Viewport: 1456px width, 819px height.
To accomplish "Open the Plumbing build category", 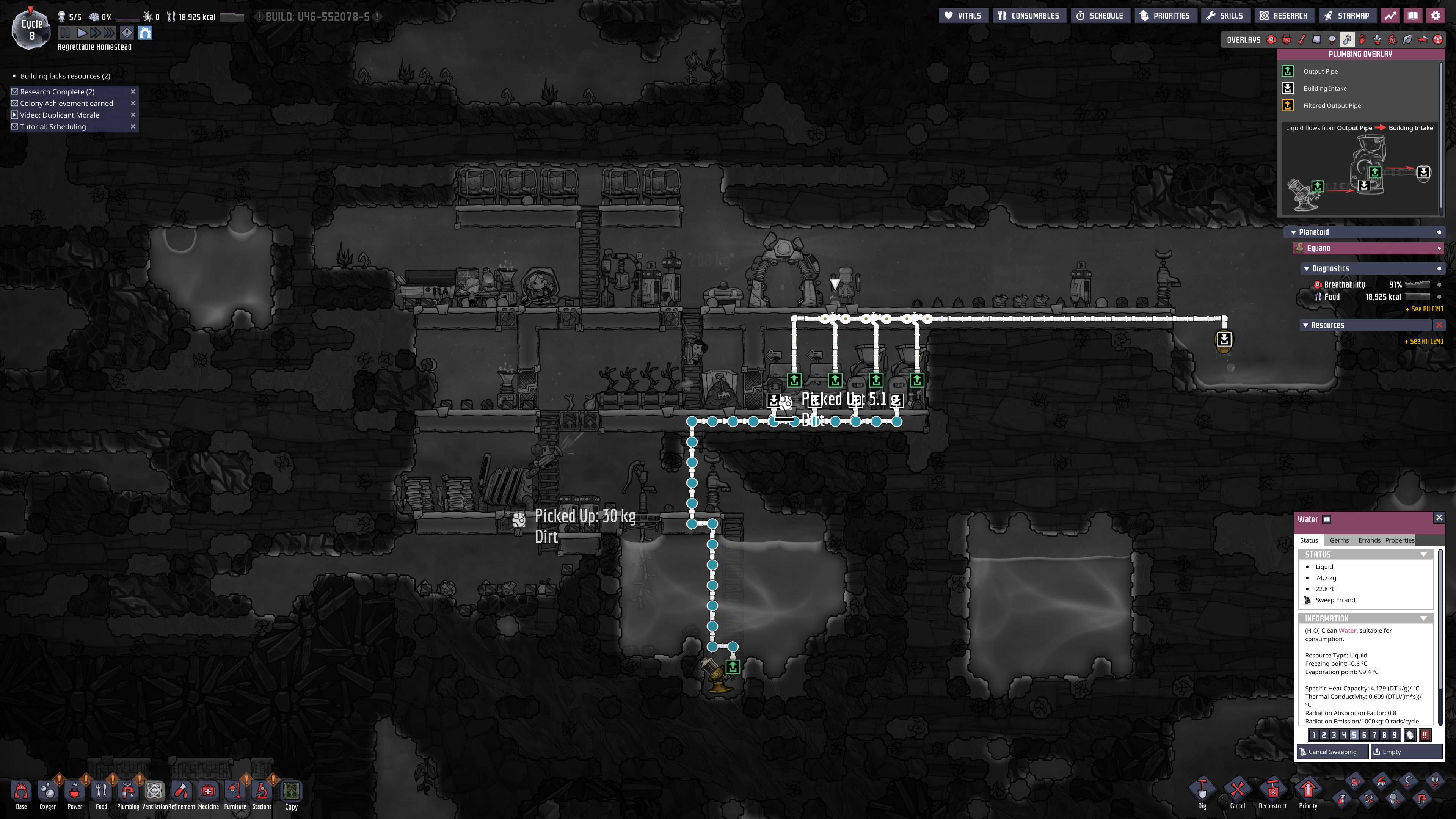I will pos(128,794).
